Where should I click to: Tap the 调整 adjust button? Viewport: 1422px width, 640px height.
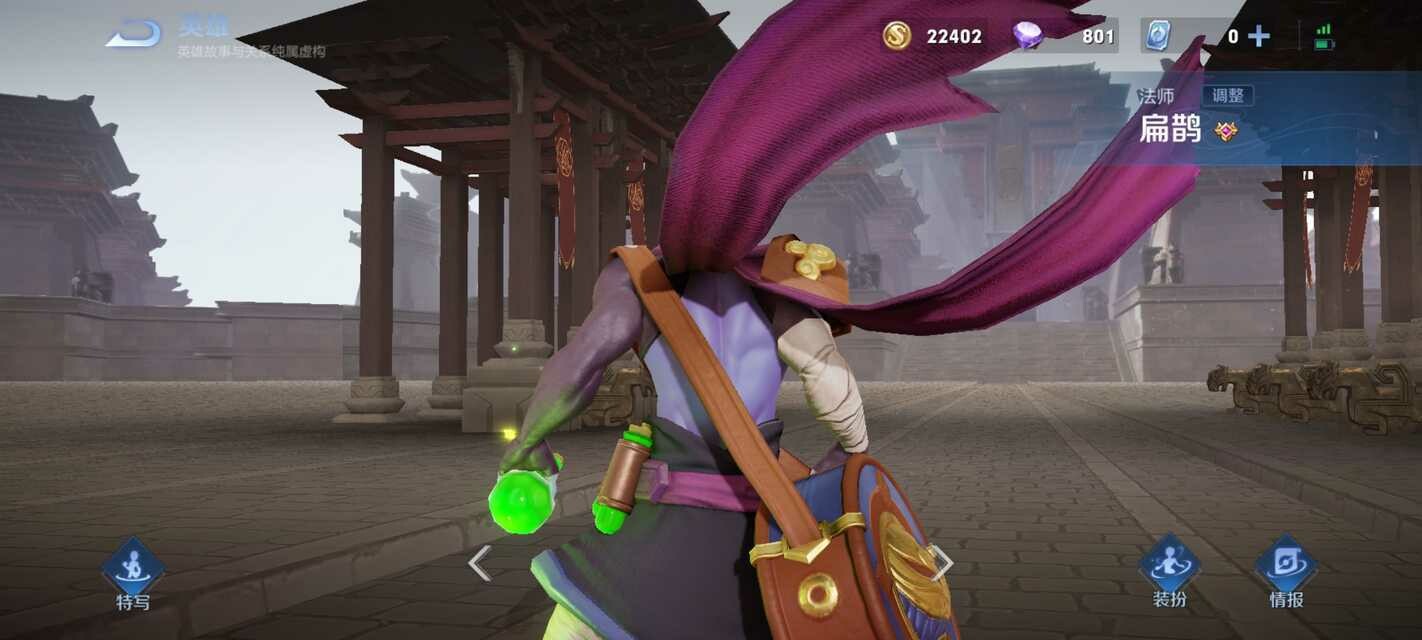pyautogui.click(x=1227, y=96)
